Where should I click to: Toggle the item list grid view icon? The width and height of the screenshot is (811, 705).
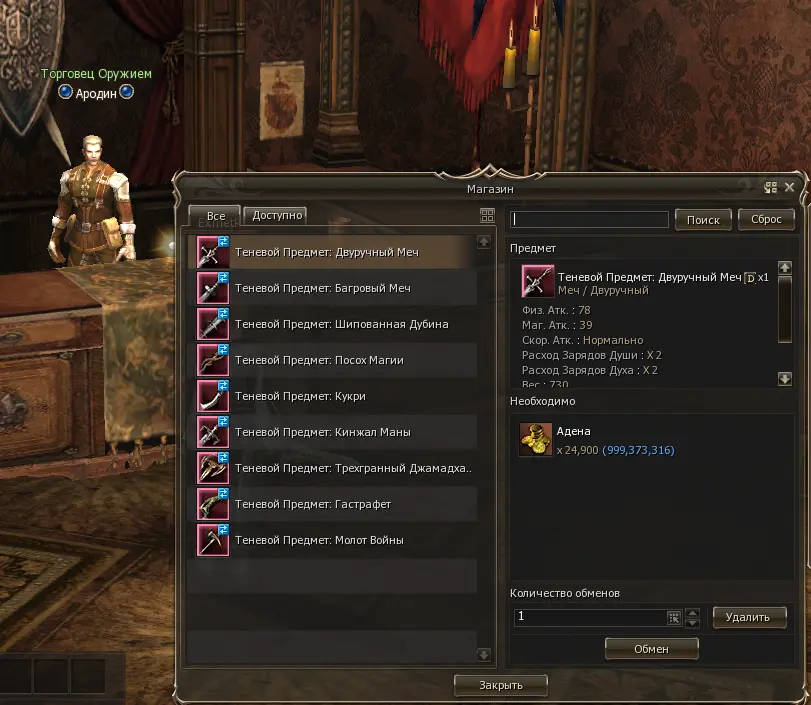point(487,215)
